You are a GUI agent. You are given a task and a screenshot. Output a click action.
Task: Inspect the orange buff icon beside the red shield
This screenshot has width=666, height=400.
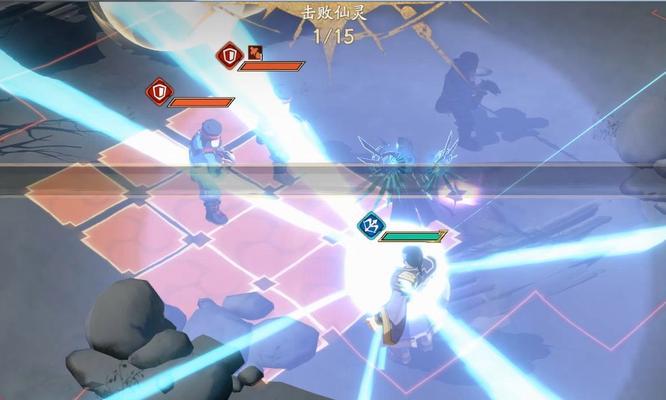click(x=256, y=53)
